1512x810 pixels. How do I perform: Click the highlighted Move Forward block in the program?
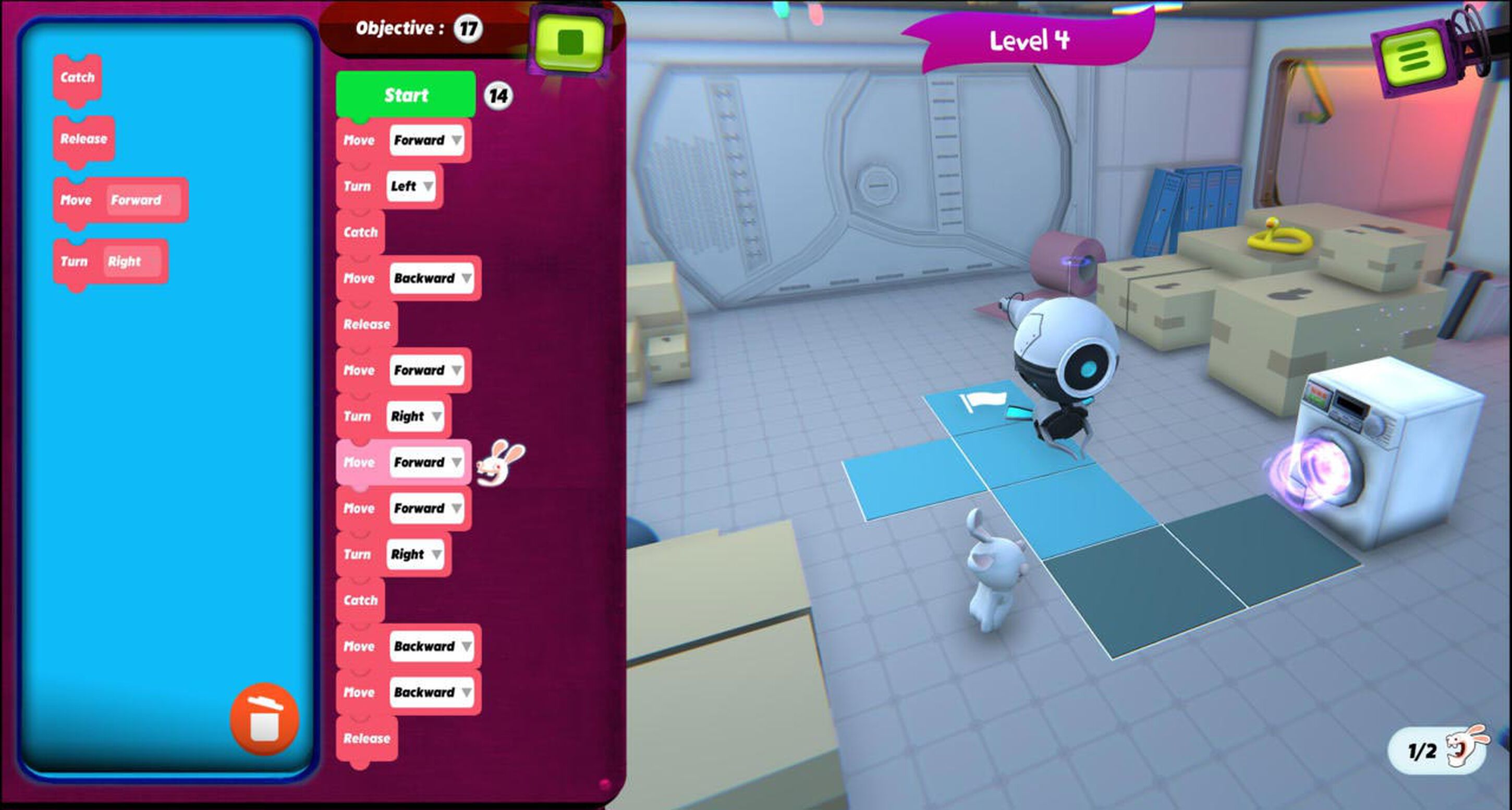click(402, 462)
